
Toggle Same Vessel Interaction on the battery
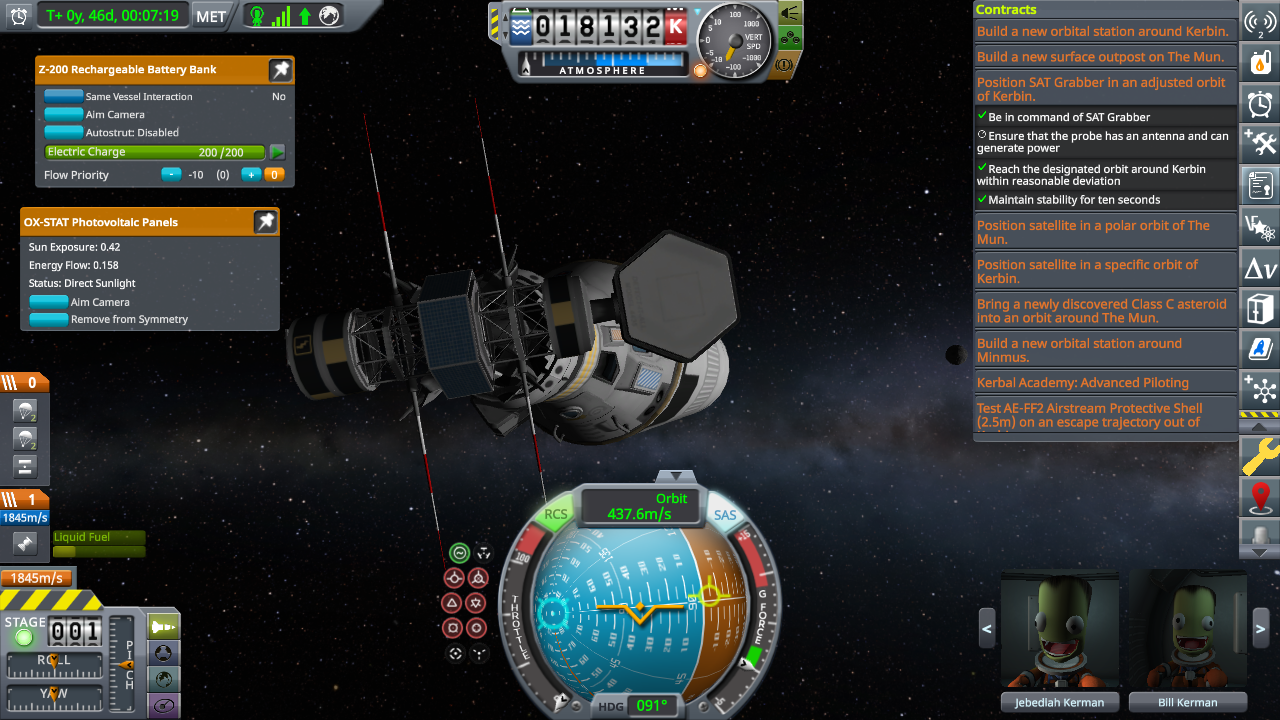(x=64, y=97)
